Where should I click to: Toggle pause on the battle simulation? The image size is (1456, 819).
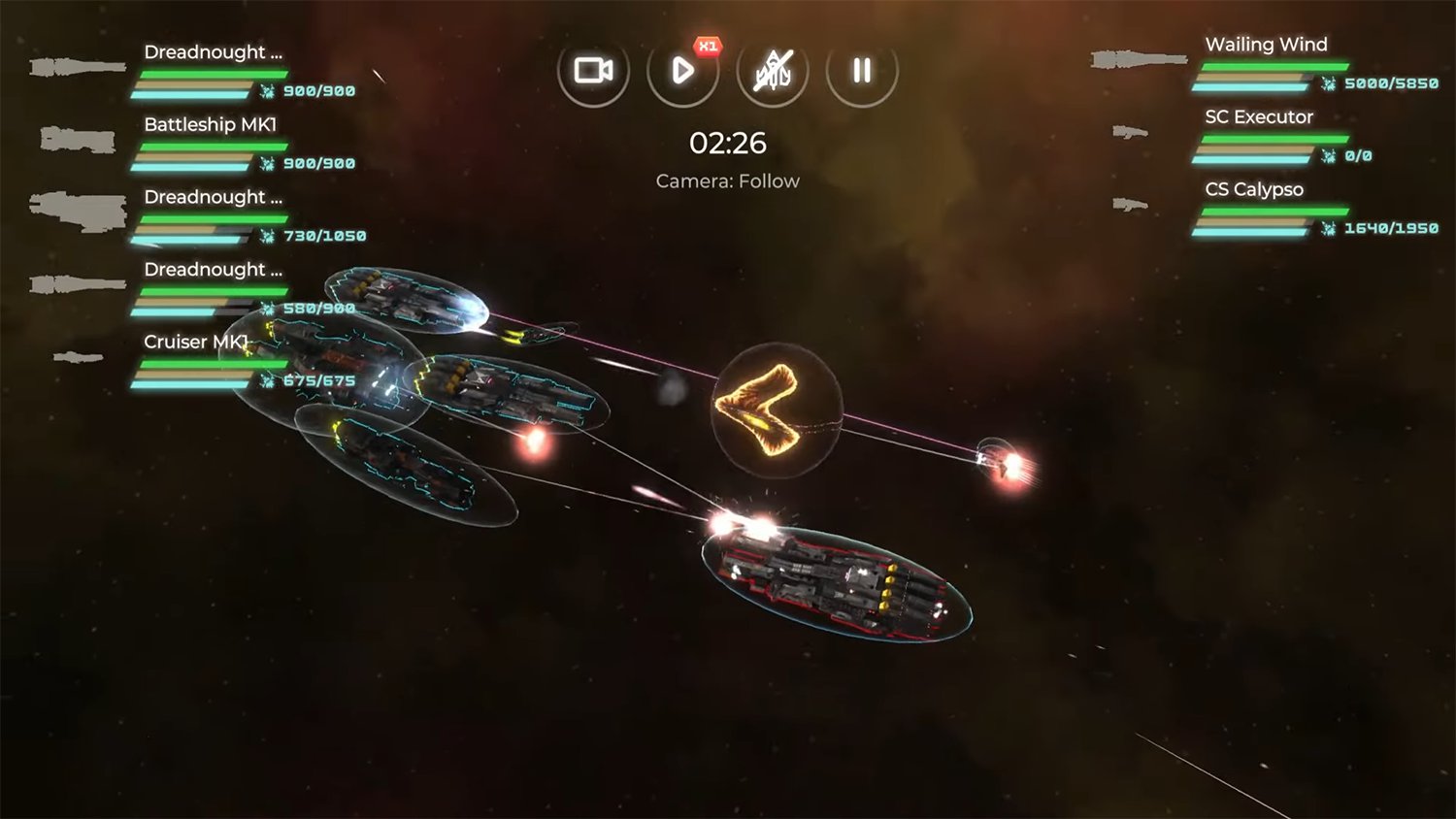point(858,68)
